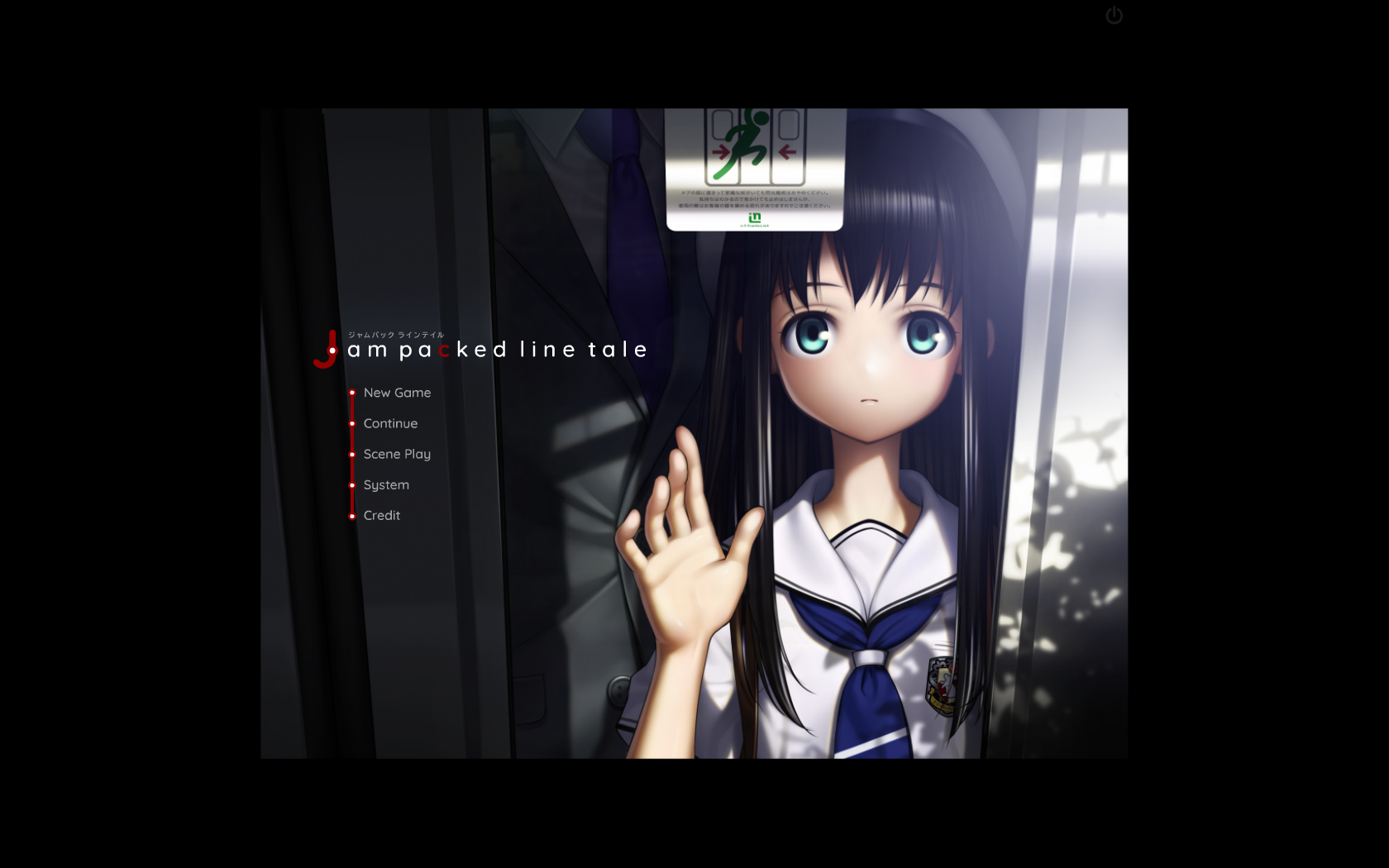This screenshot has width=1389, height=868.
Task: Select the Continue menu entry
Action: click(x=390, y=423)
